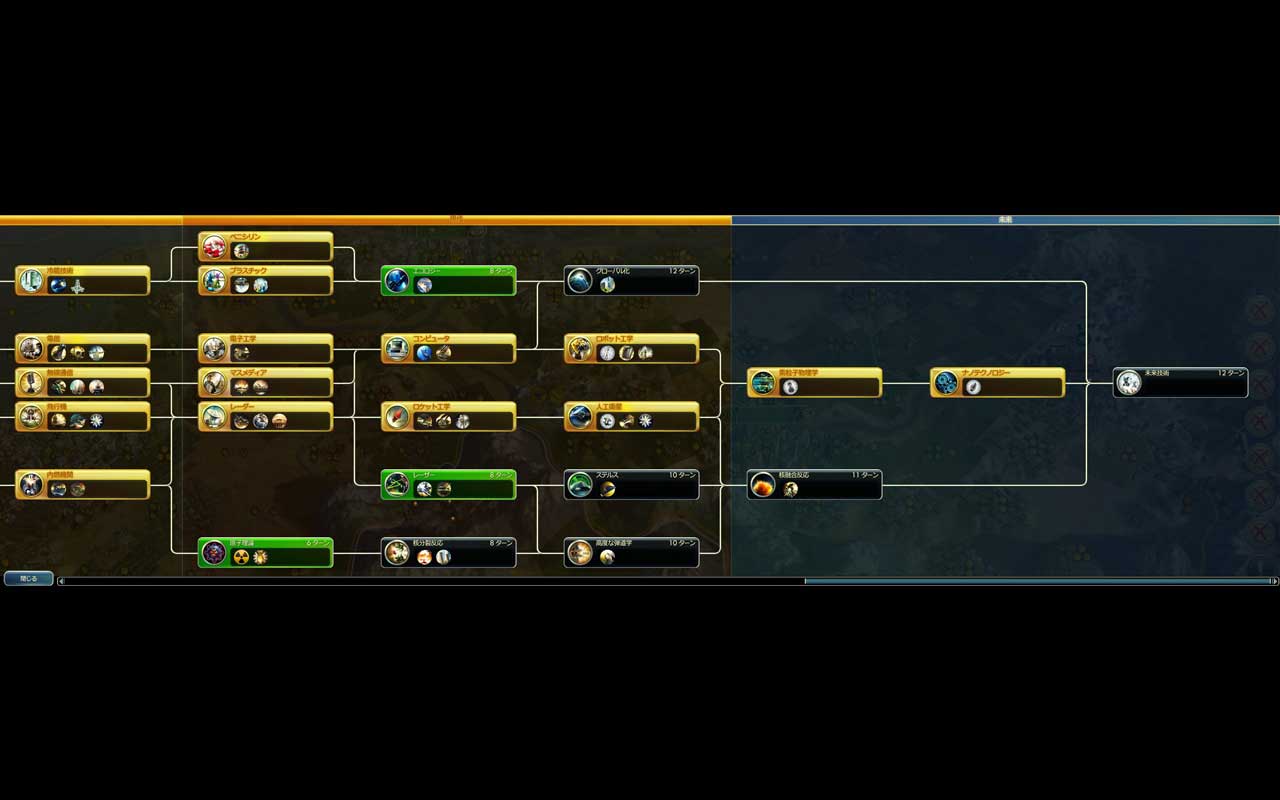Choose the ナノテクノロジー (Nanotechnology) tech box

pos(998,383)
